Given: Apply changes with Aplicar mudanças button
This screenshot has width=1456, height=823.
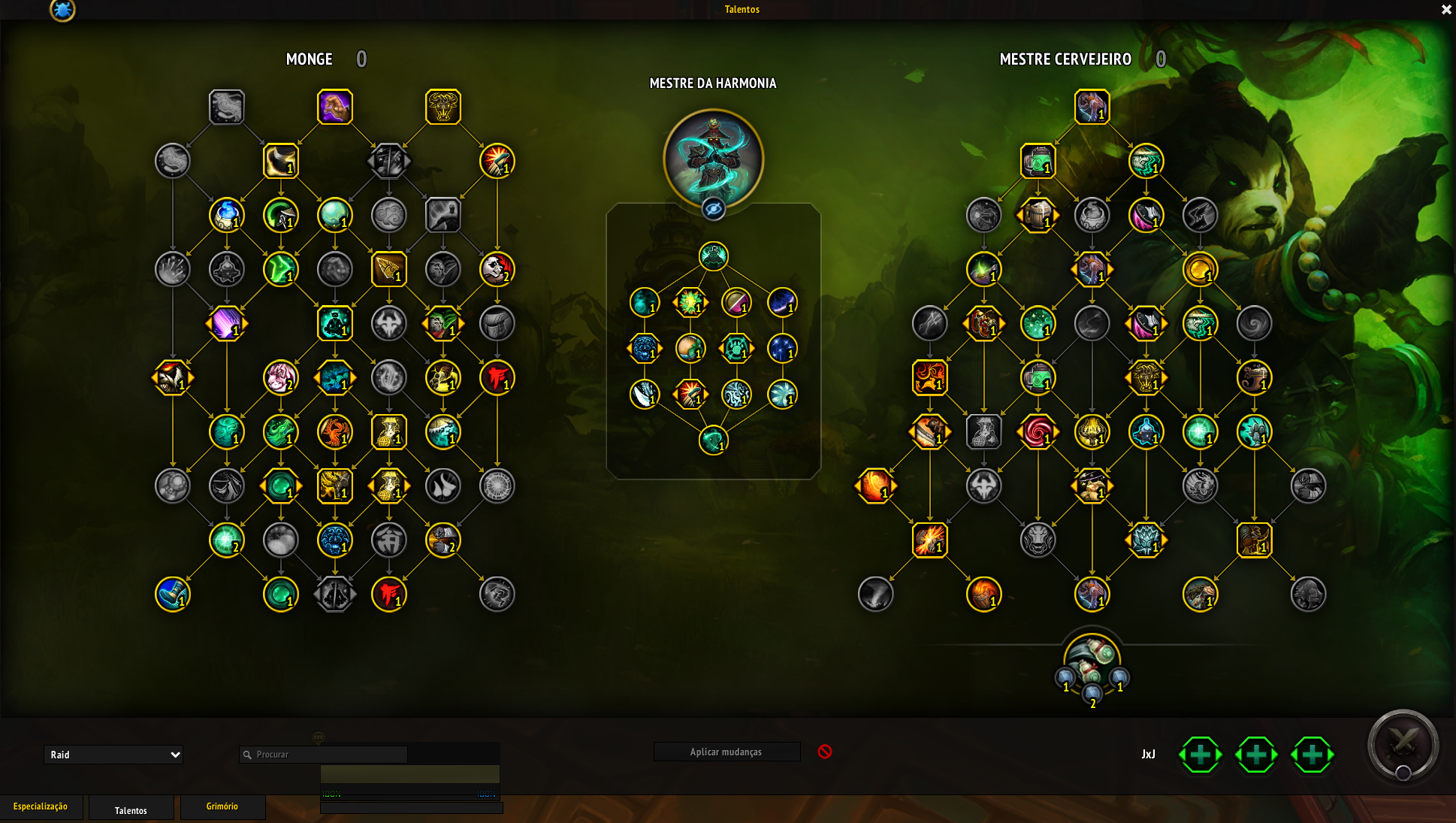Looking at the screenshot, I should click(x=726, y=752).
